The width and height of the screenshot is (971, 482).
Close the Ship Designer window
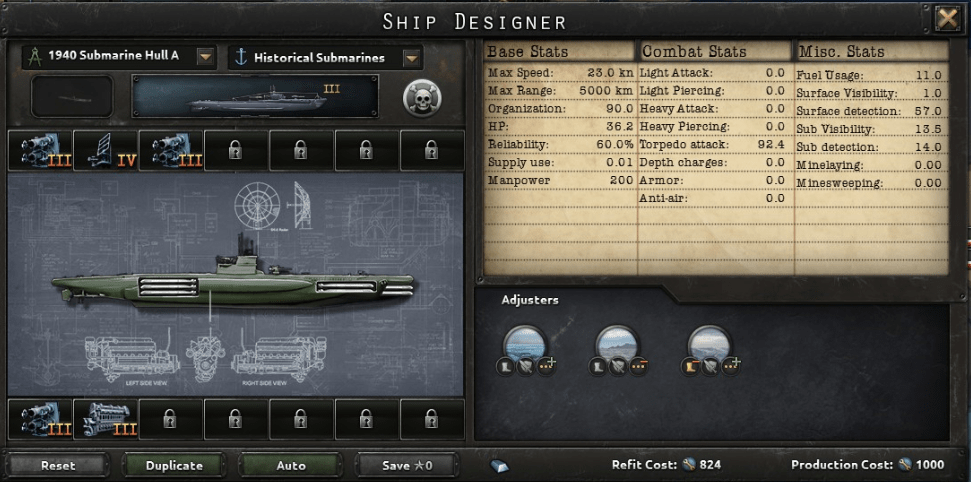coord(946,19)
